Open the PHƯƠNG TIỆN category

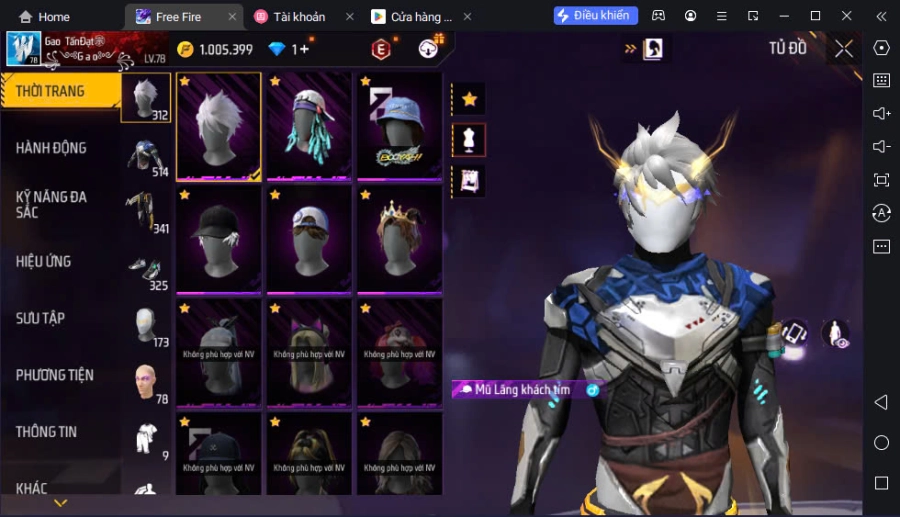[x=54, y=375]
